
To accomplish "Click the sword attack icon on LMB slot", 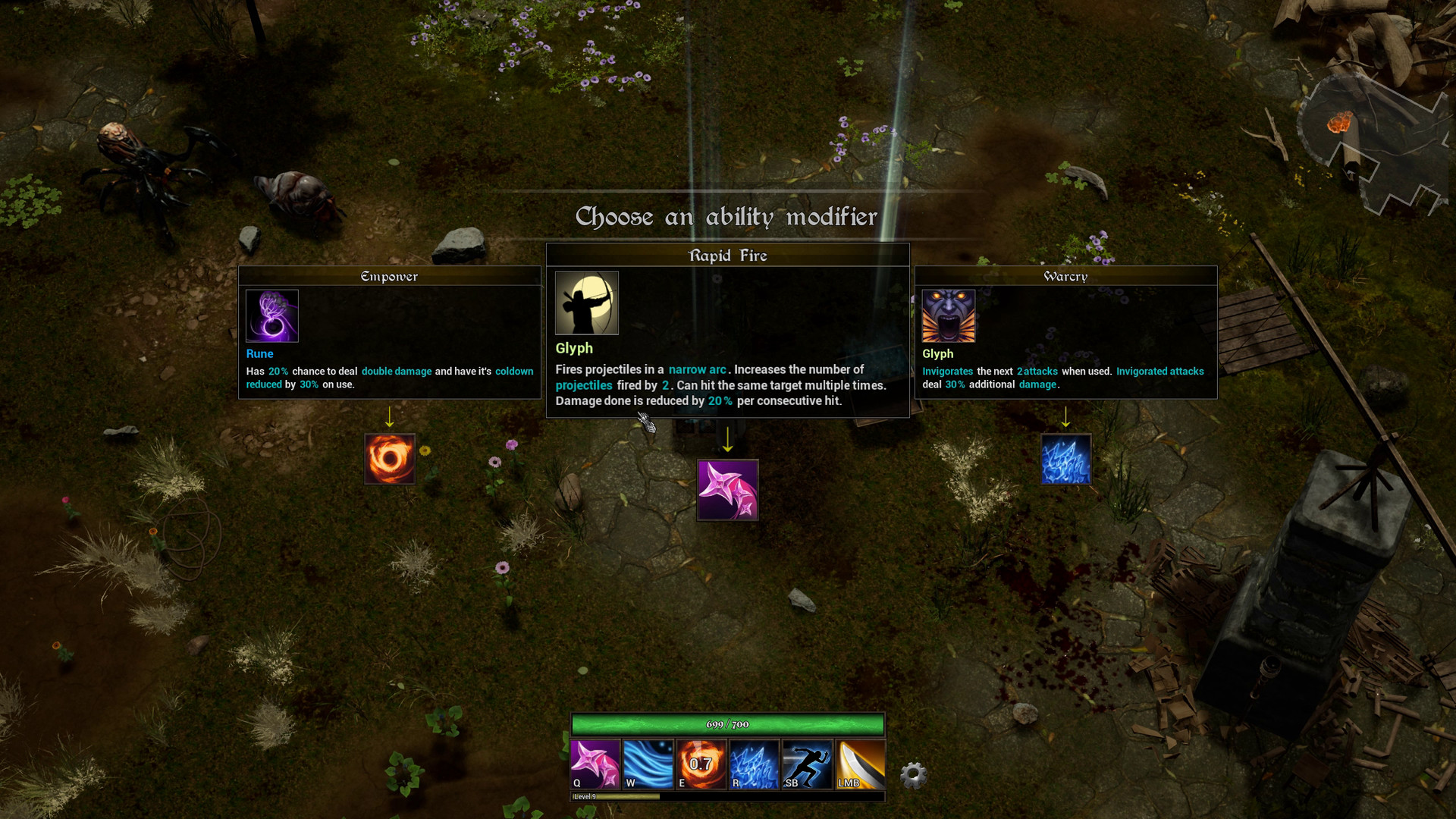I will pos(860,764).
